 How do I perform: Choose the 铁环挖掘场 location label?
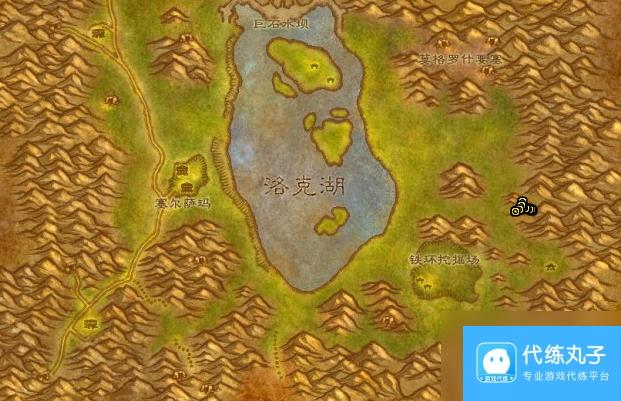click(444, 259)
